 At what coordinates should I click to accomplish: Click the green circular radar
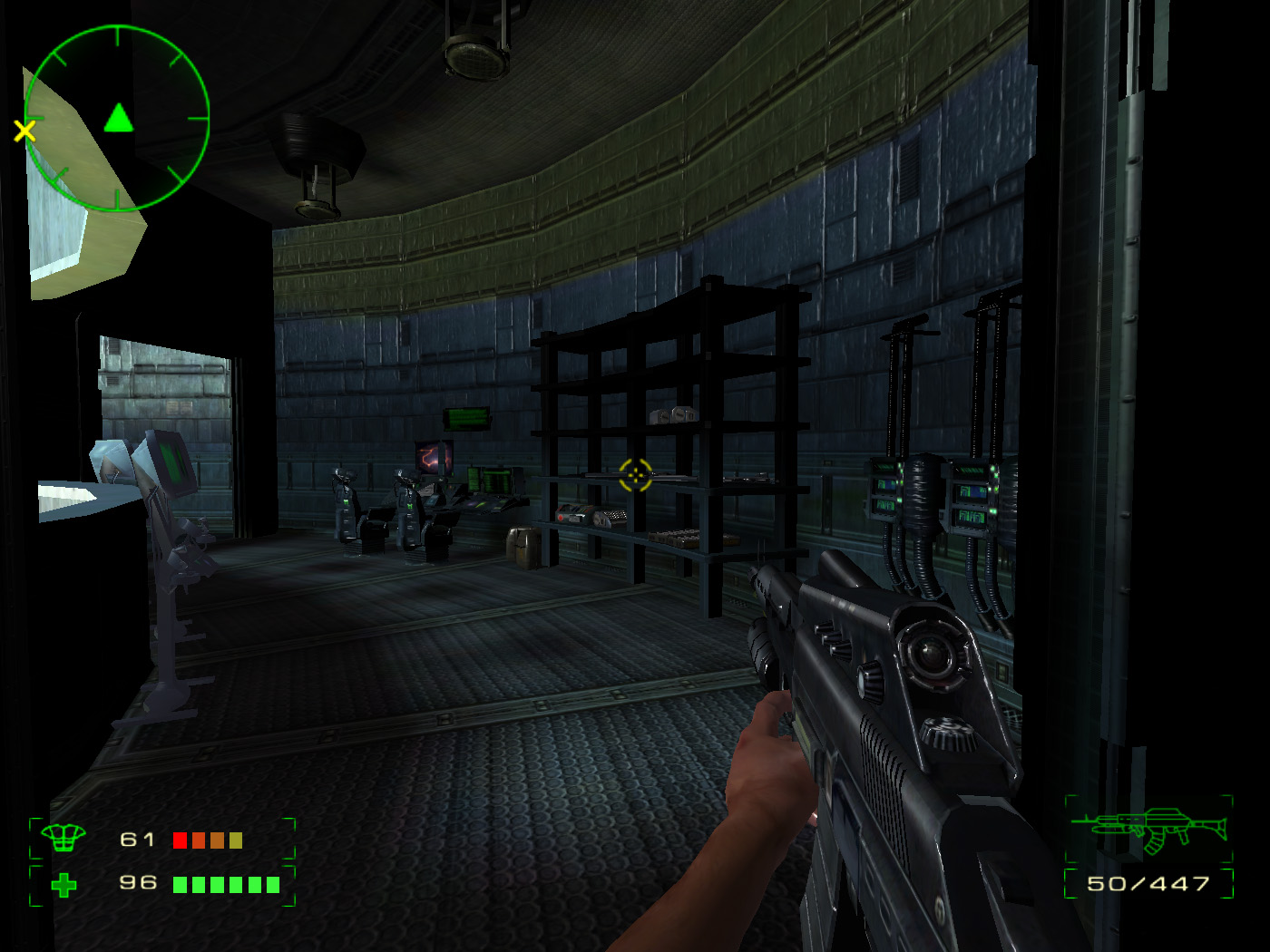(x=117, y=119)
